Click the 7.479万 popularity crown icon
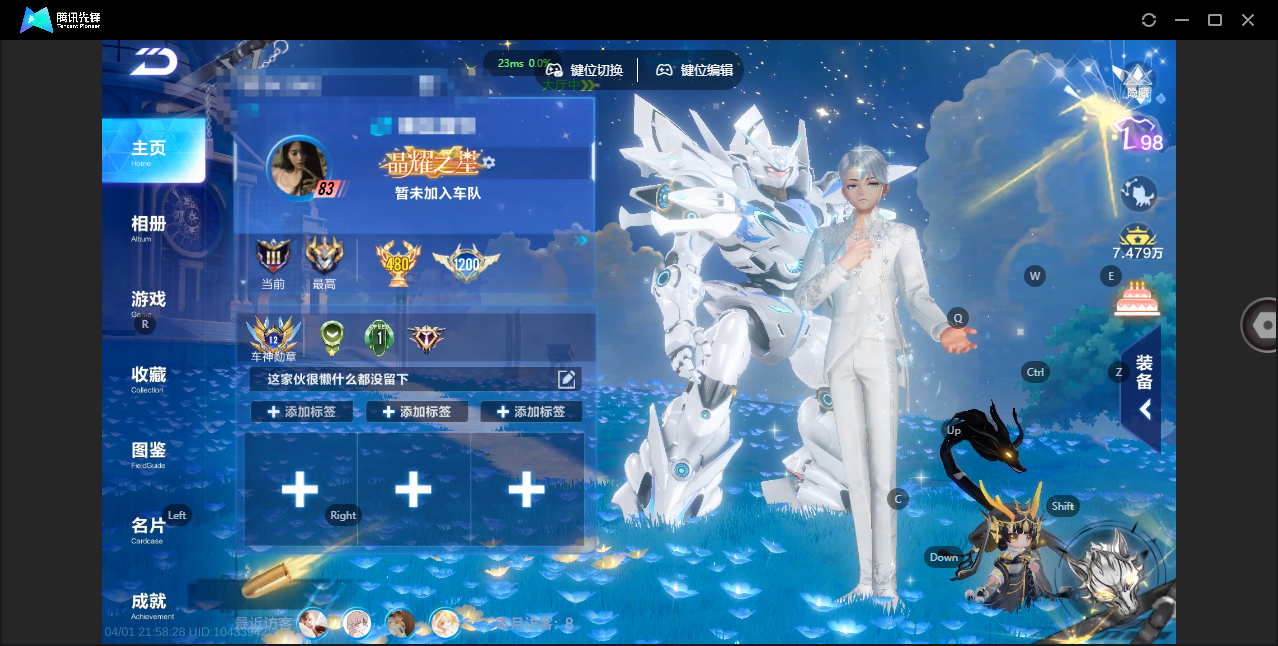Image resolution: width=1278 pixels, height=646 pixels. click(x=1137, y=237)
